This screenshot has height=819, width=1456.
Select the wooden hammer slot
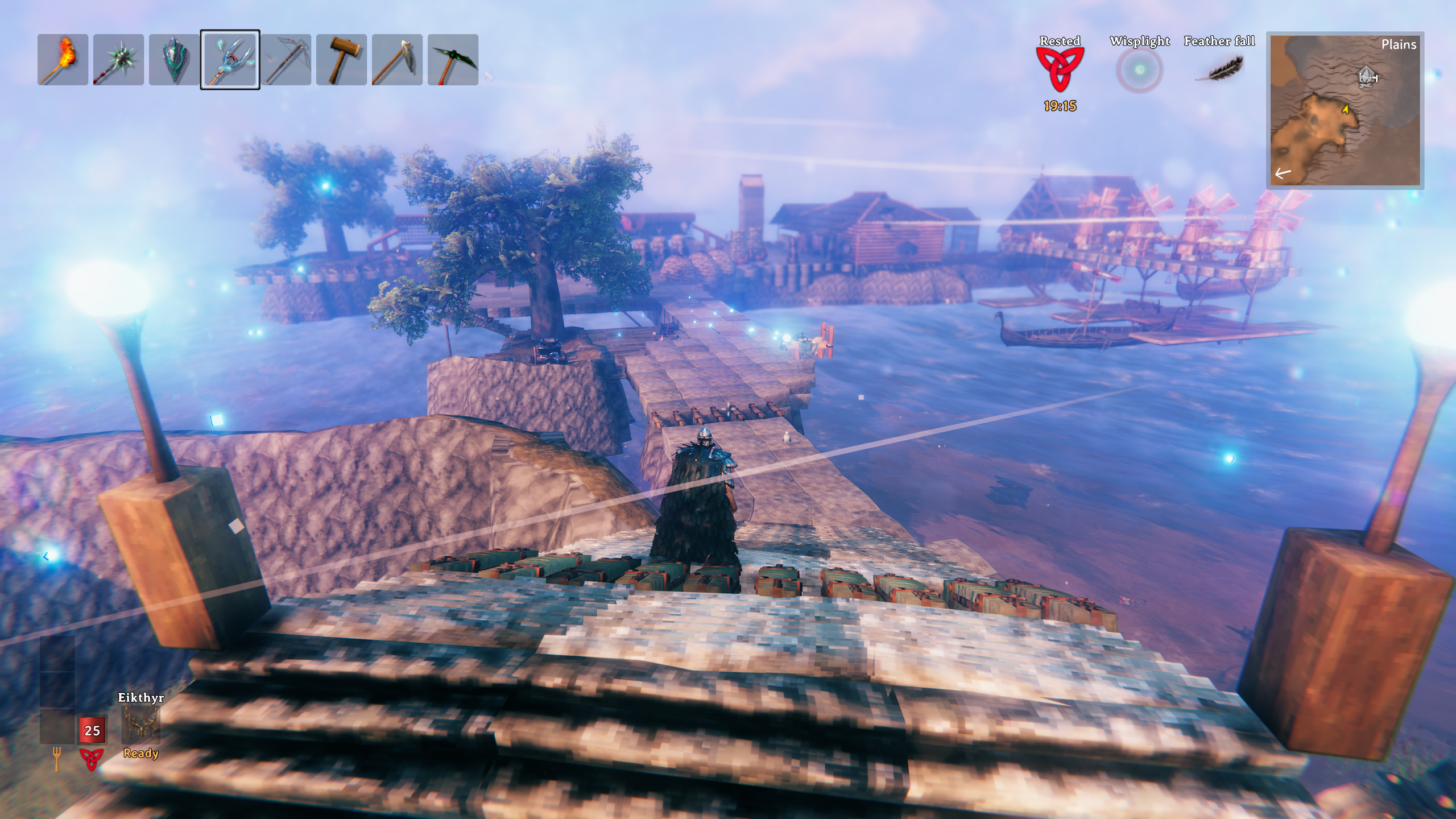point(341,60)
